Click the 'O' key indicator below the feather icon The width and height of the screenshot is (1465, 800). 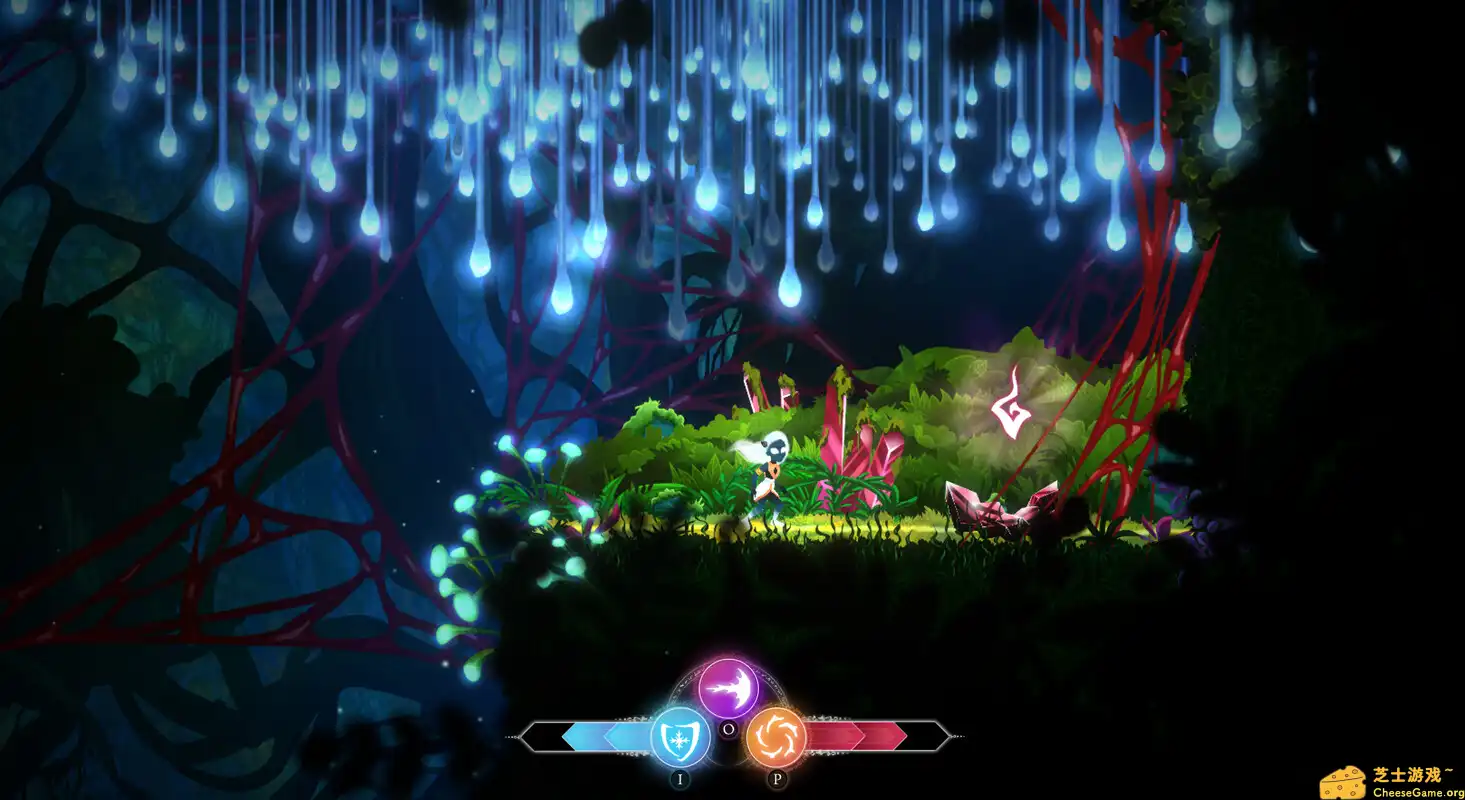[x=728, y=728]
